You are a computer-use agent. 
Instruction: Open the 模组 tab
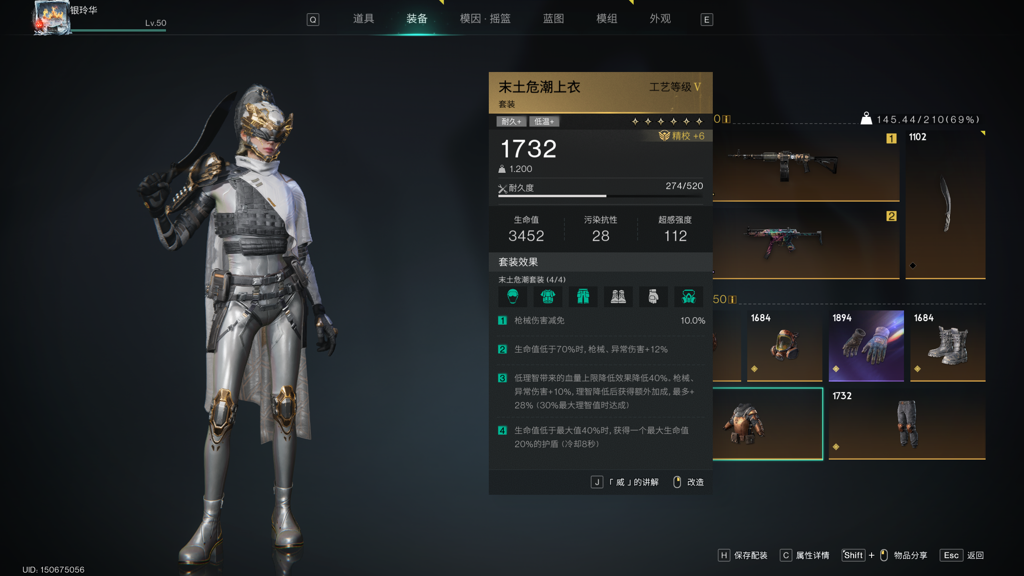click(x=606, y=19)
